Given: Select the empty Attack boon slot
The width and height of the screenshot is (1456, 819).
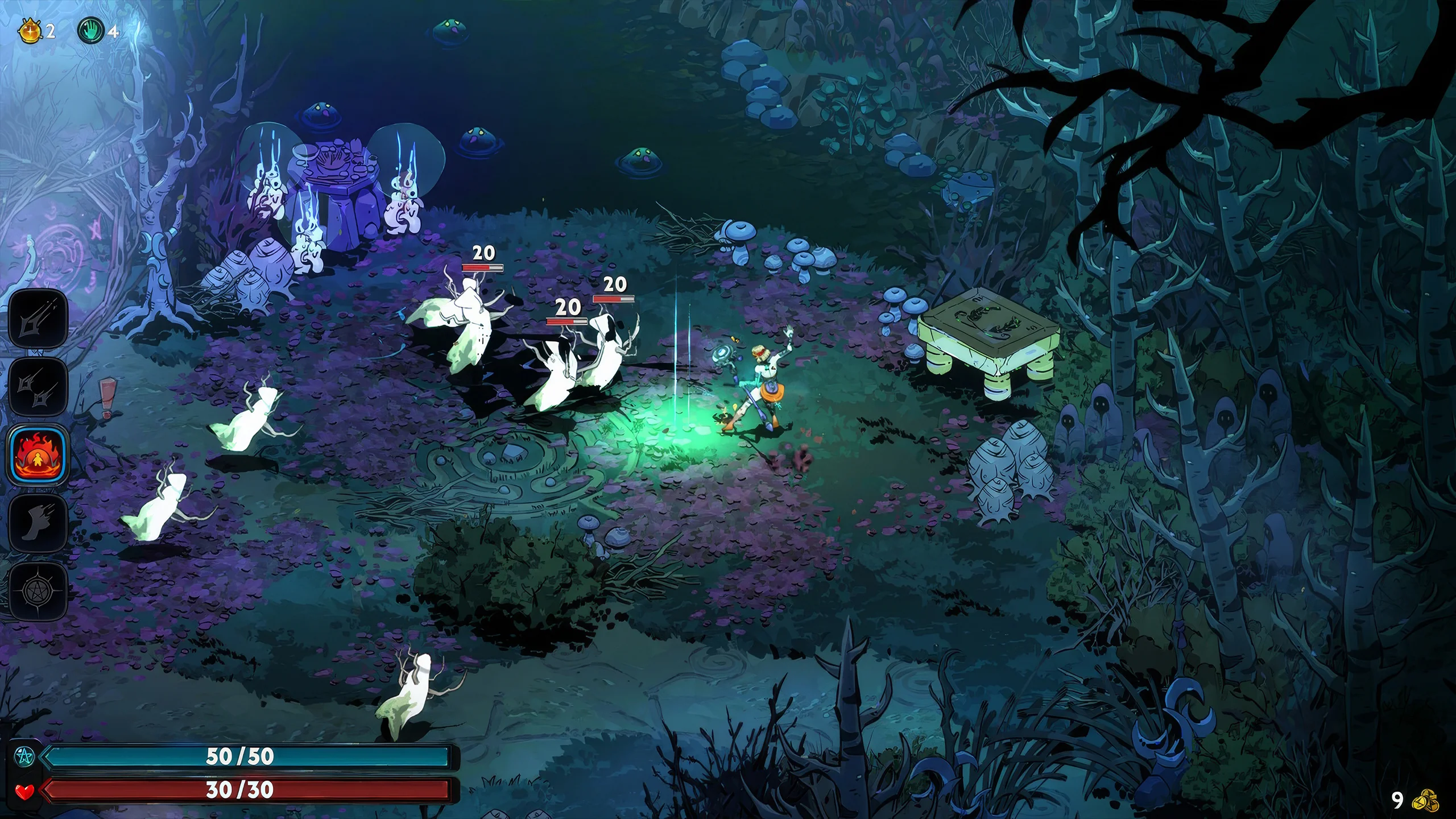Looking at the screenshot, I should (x=38, y=319).
